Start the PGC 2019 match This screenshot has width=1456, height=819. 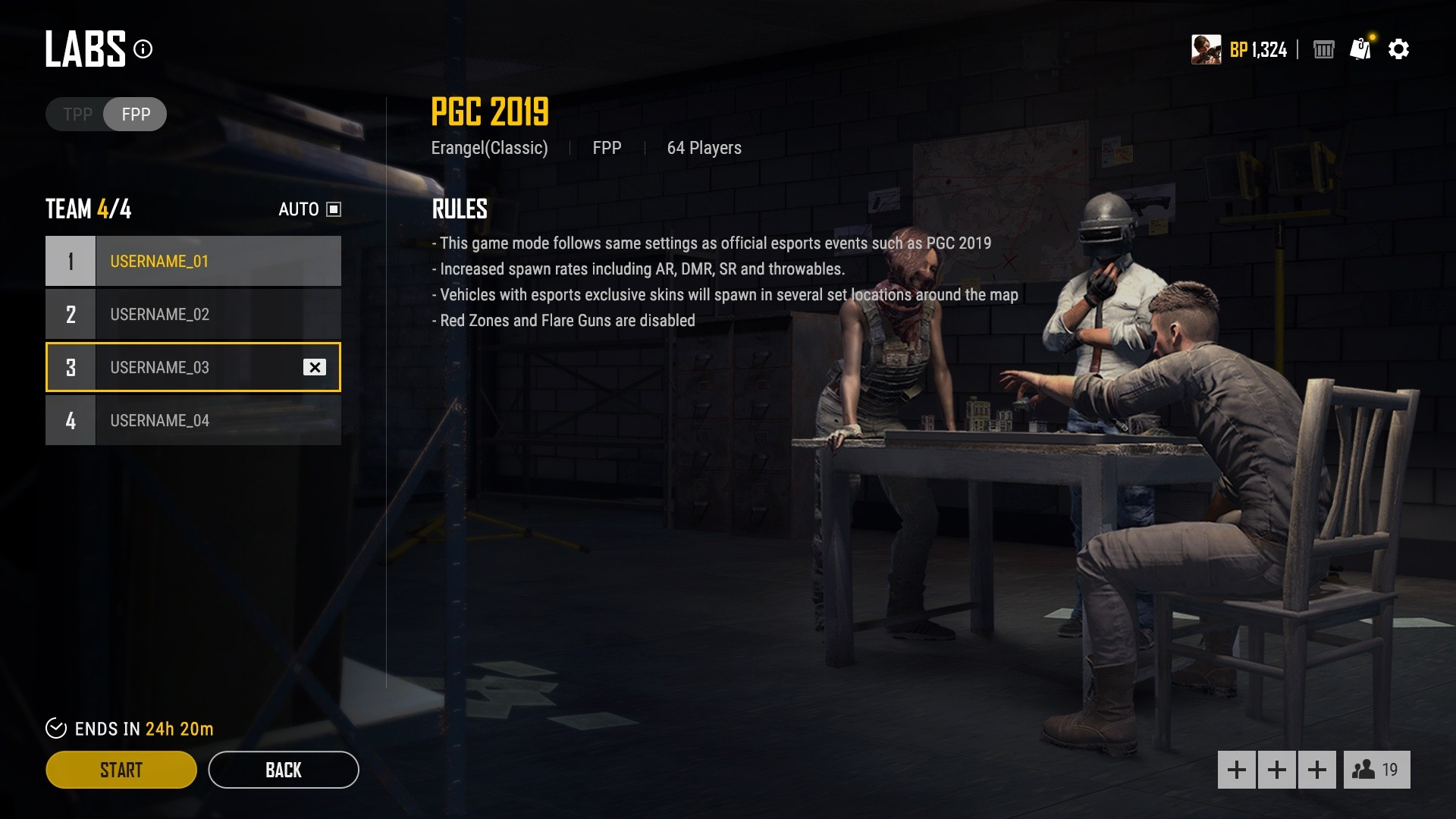pyautogui.click(x=121, y=770)
